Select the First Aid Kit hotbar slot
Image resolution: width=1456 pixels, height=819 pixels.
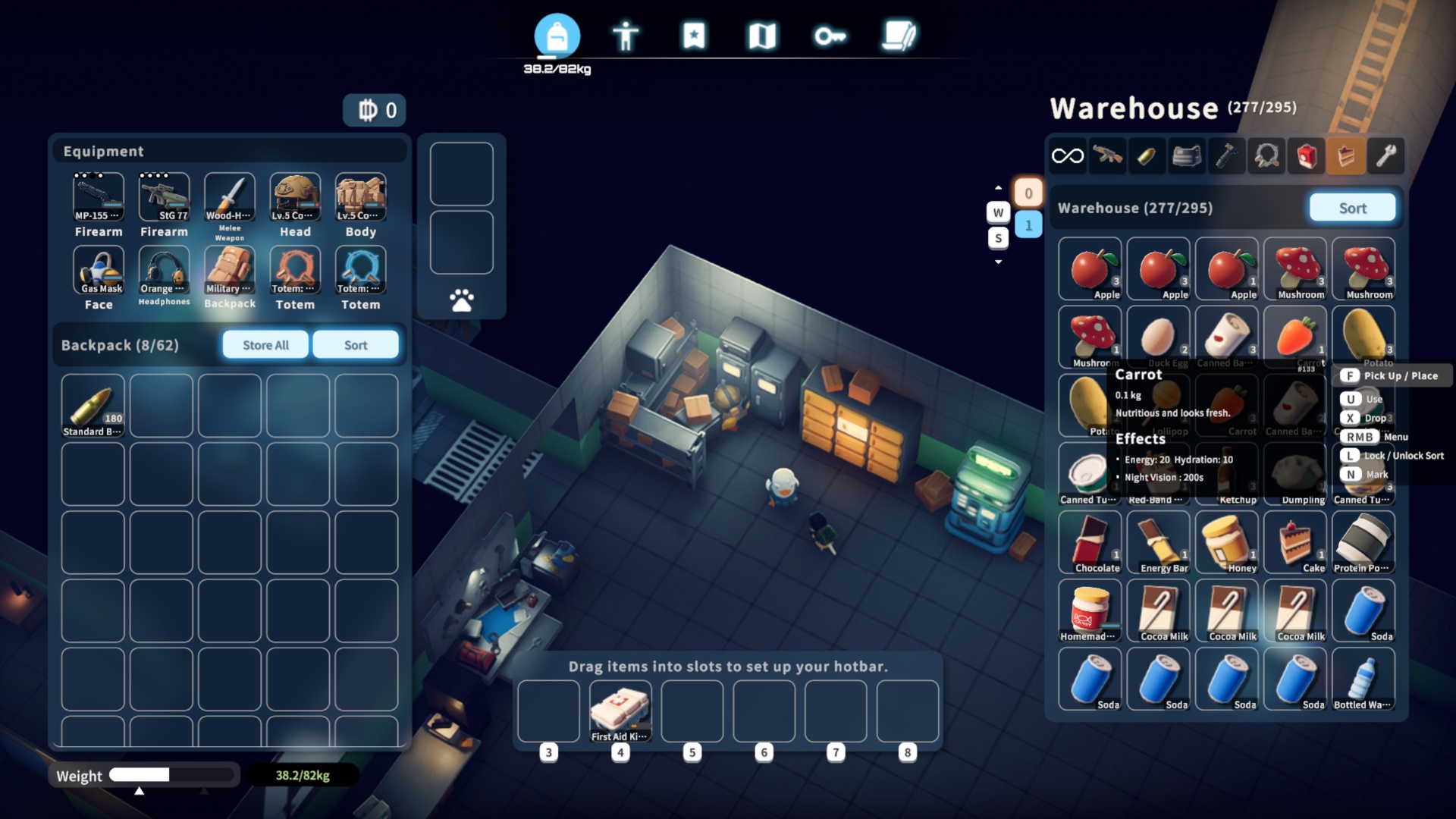coord(620,711)
